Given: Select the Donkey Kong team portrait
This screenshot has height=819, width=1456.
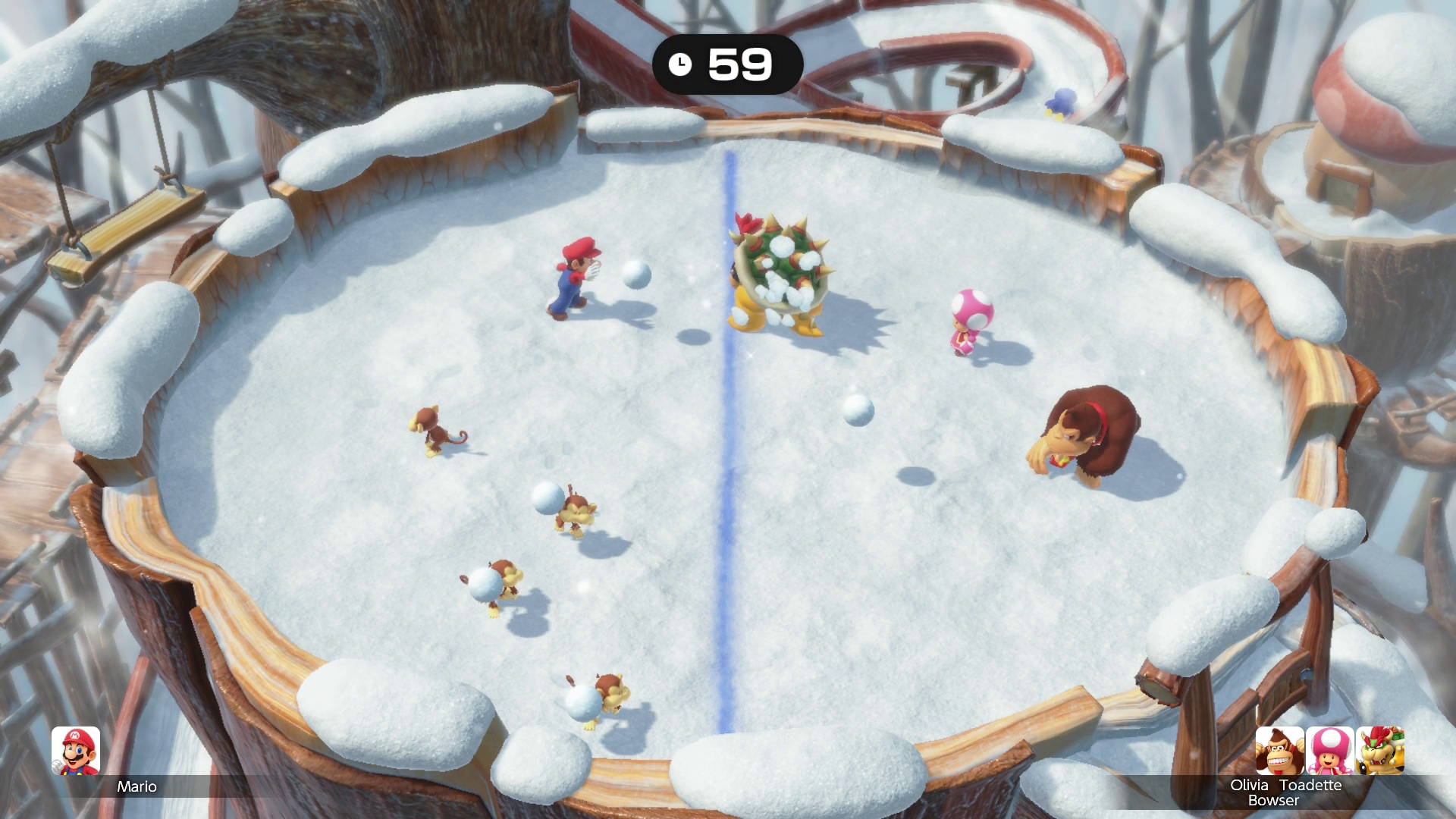Looking at the screenshot, I should tap(1279, 751).
